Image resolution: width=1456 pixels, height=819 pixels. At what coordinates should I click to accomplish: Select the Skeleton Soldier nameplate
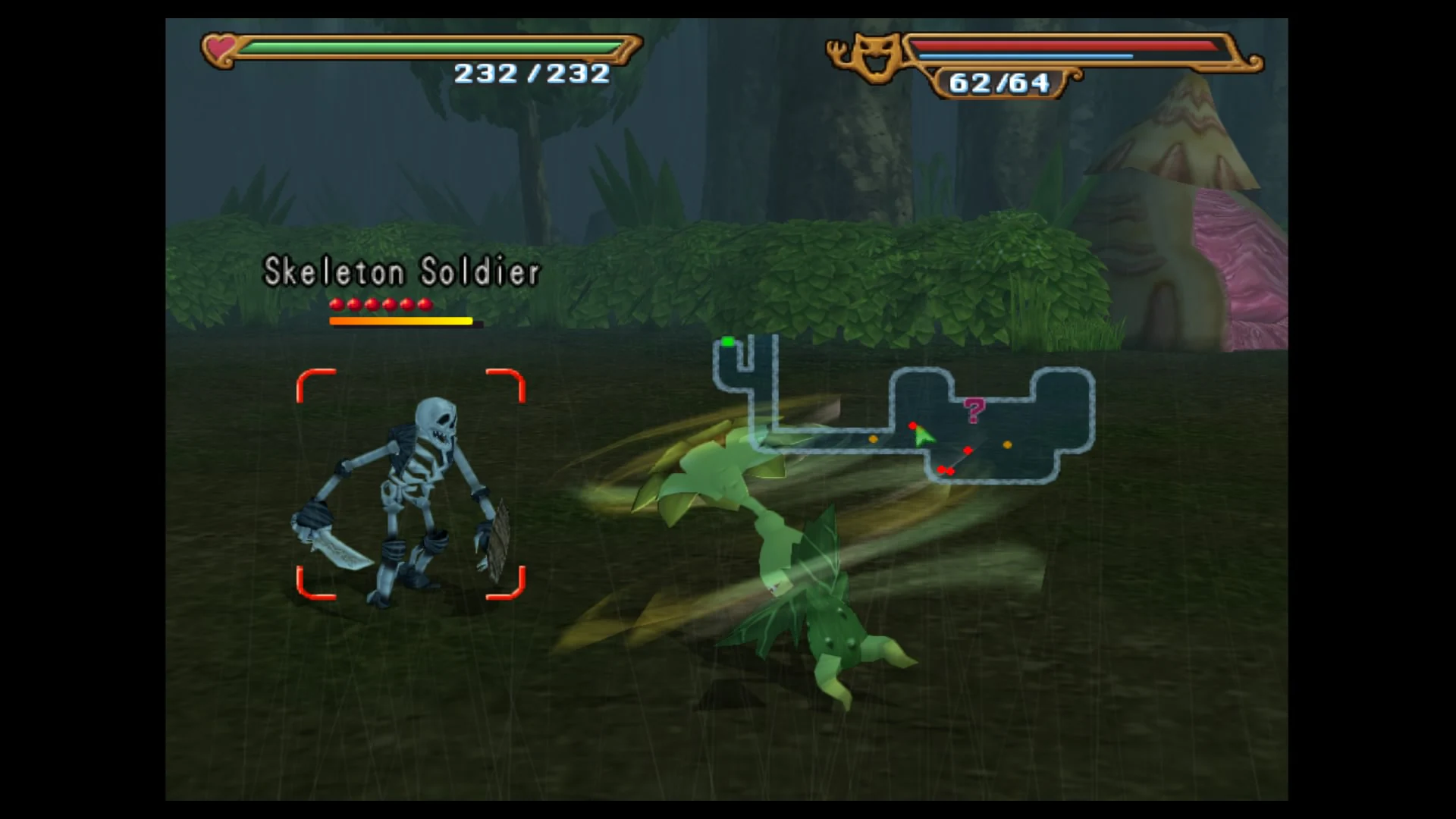(x=400, y=271)
